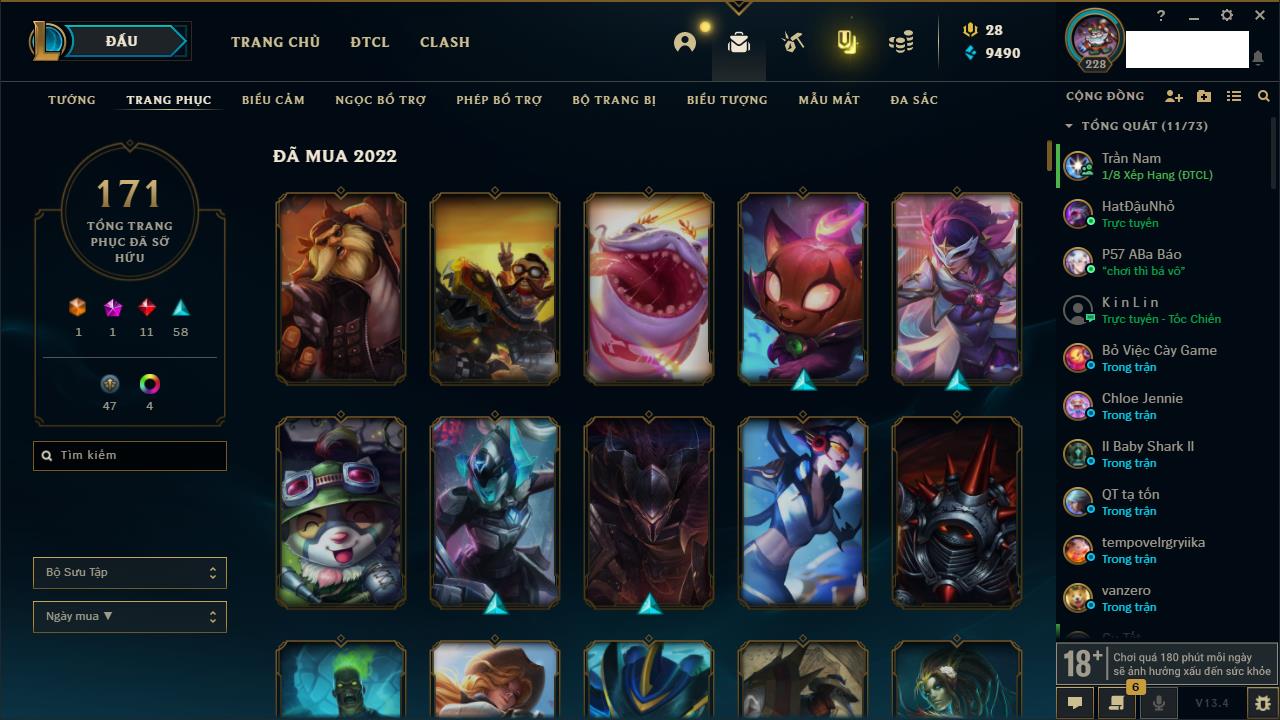Open the NGỌC BỔ TRỢ tab
The image size is (1280, 720).
click(x=380, y=100)
